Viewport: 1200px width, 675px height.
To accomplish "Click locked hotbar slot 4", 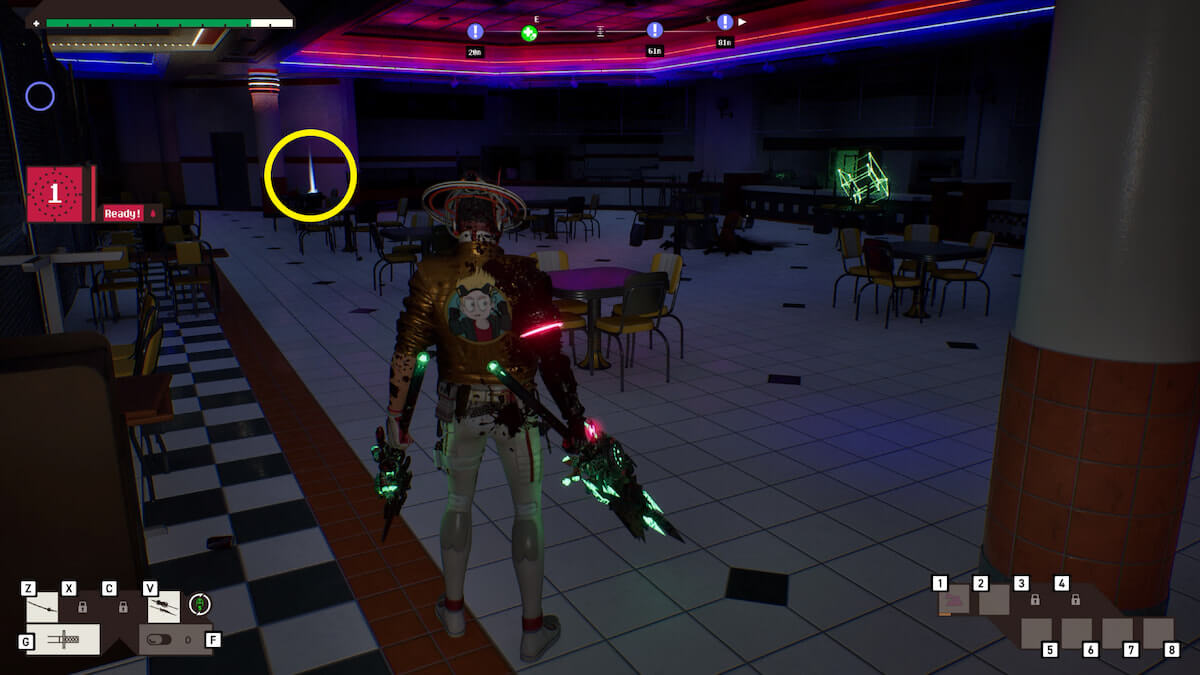I will click(1075, 600).
